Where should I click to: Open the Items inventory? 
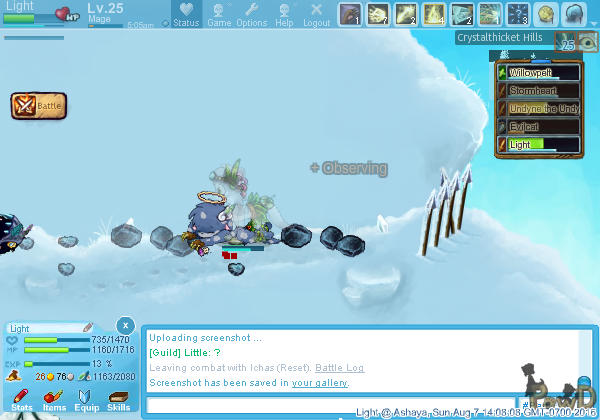click(x=54, y=400)
